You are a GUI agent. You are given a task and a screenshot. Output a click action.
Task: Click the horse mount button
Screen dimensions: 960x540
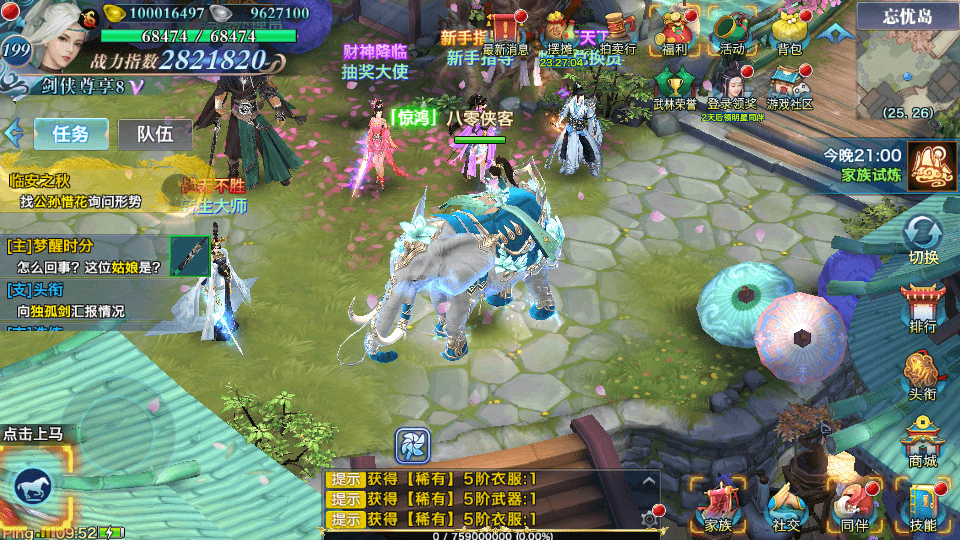pos(36,487)
